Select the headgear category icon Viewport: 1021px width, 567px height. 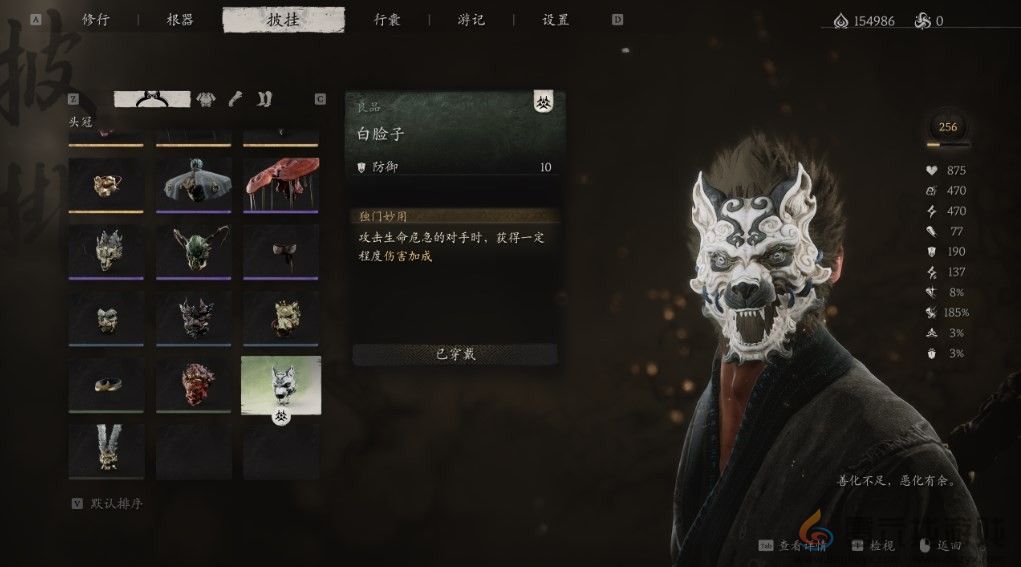151,98
